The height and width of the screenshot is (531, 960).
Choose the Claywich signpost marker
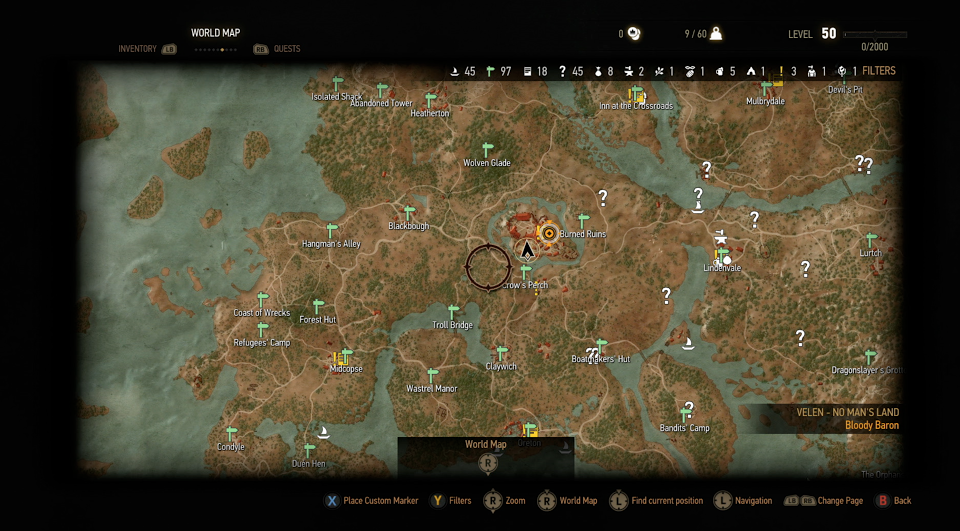pyautogui.click(x=502, y=354)
